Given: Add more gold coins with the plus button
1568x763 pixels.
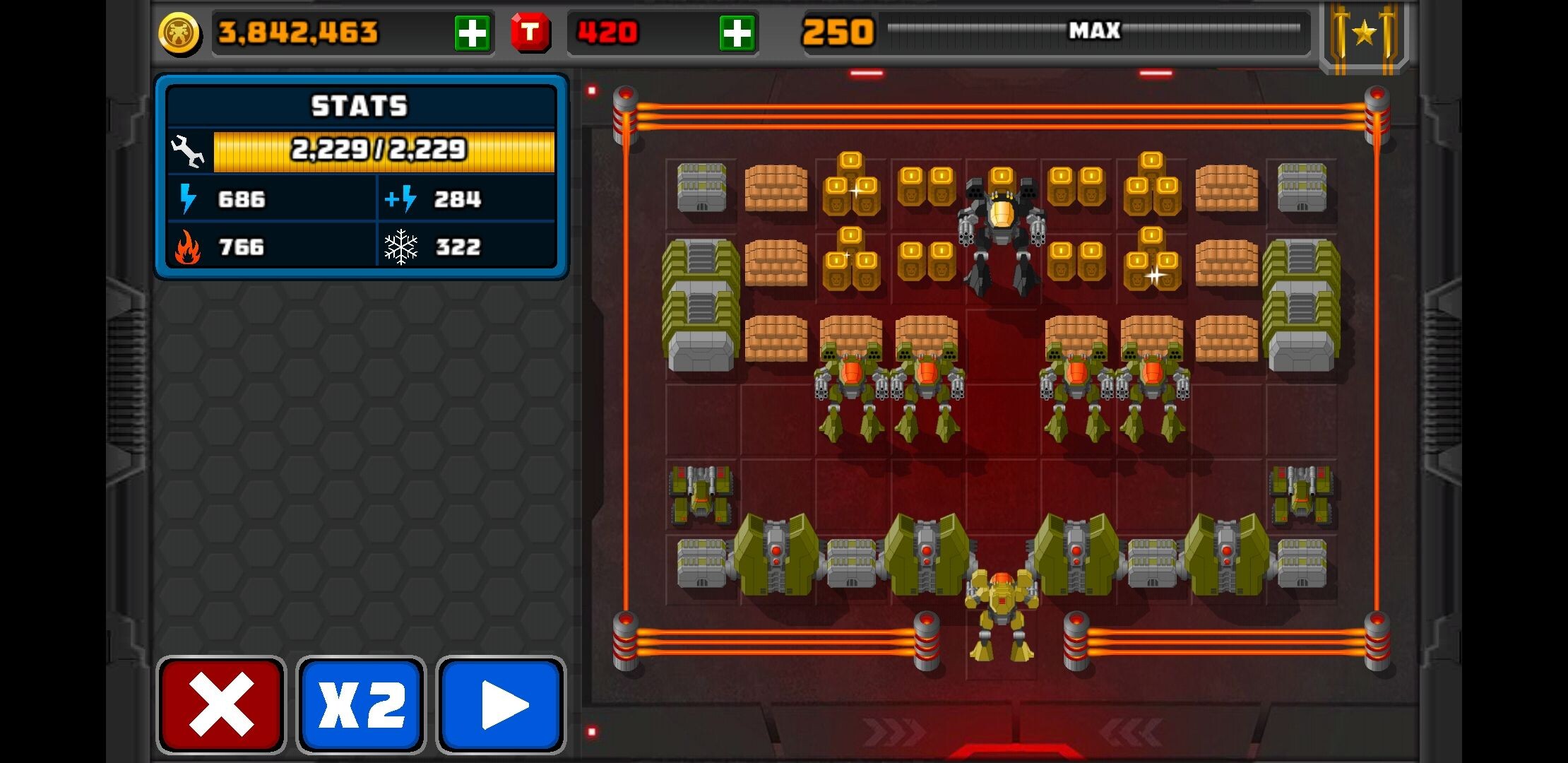Looking at the screenshot, I should (472, 33).
